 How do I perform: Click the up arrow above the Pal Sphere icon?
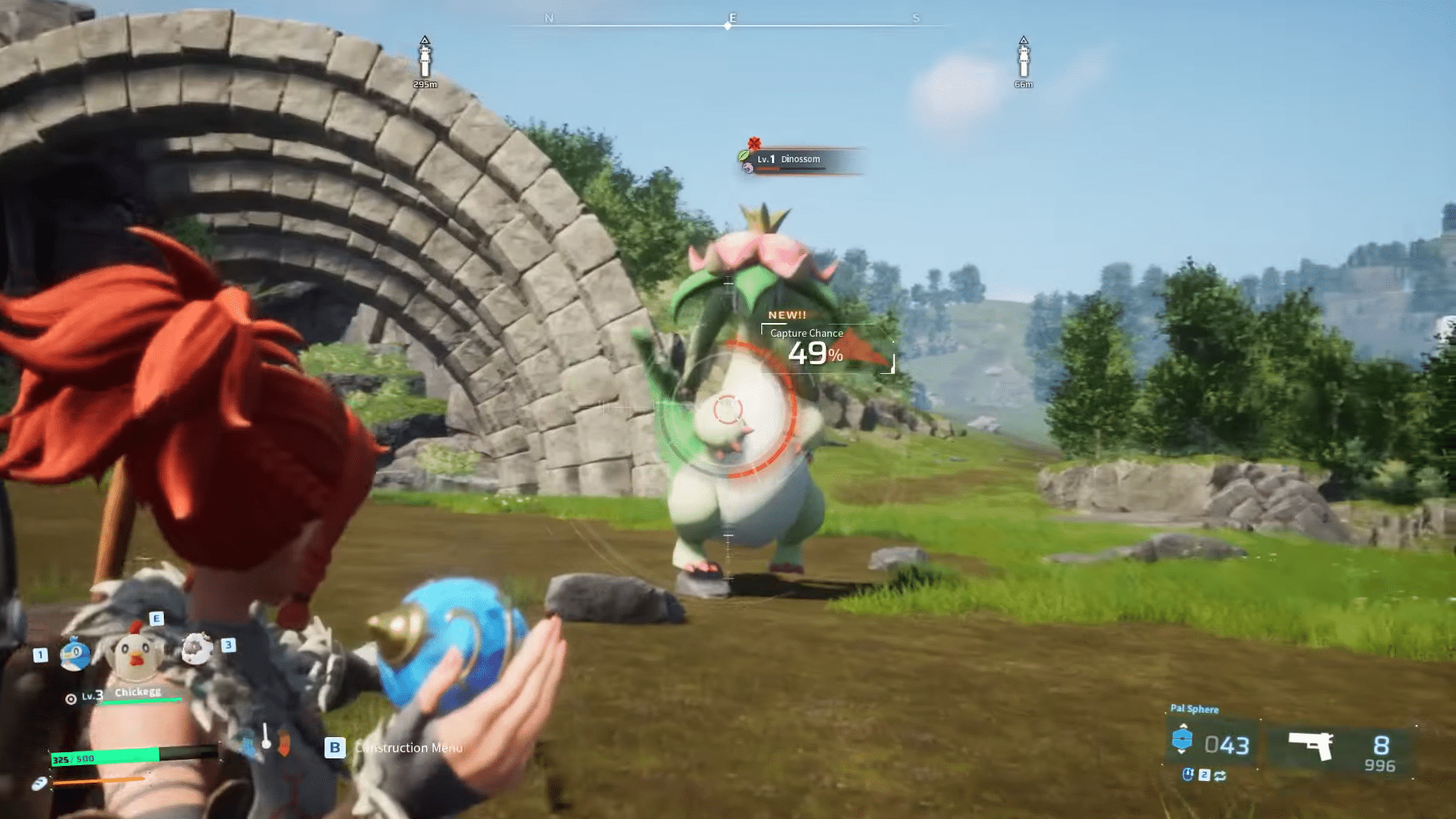pos(1183,726)
